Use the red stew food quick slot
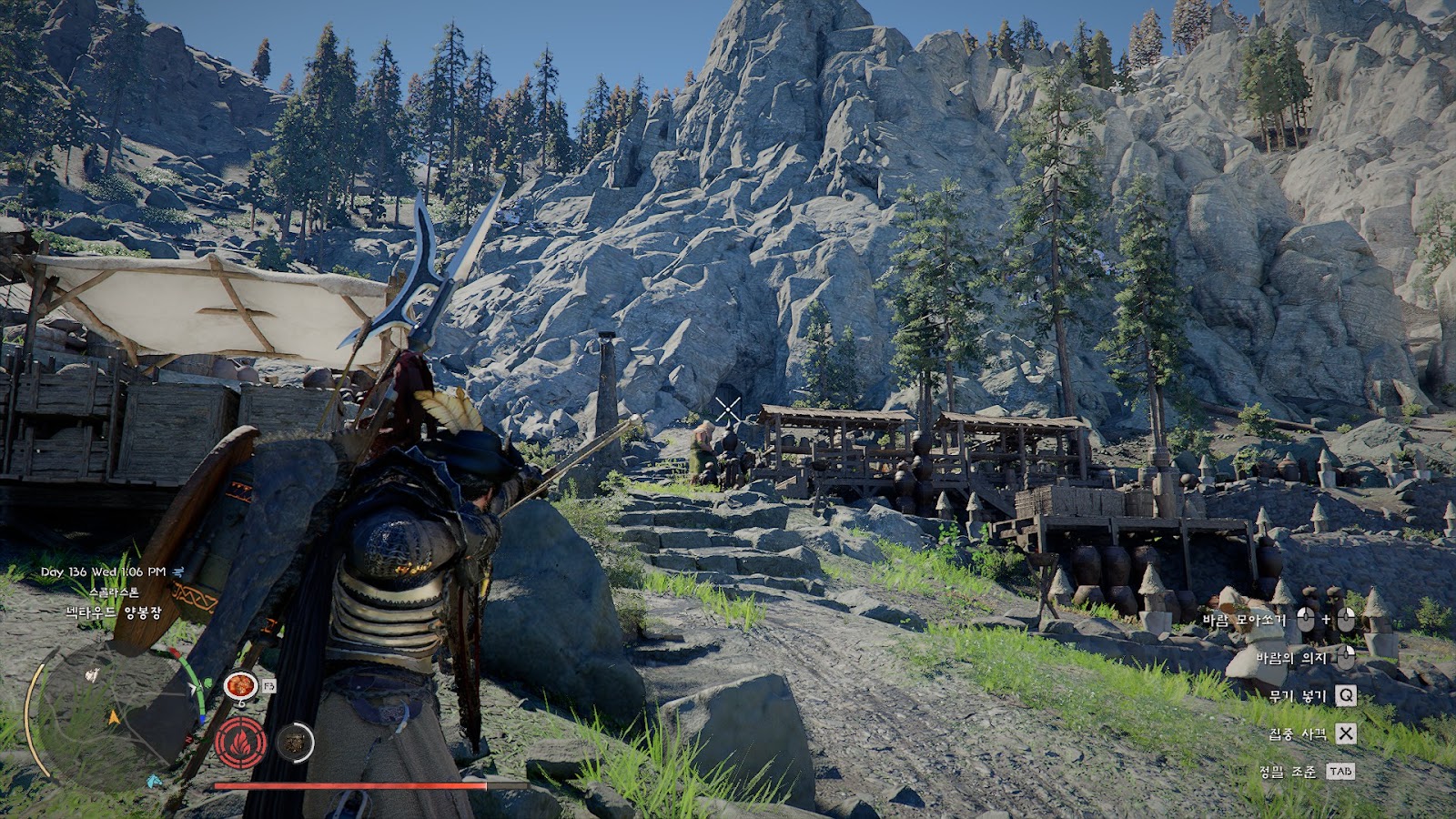 (x=240, y=686)
